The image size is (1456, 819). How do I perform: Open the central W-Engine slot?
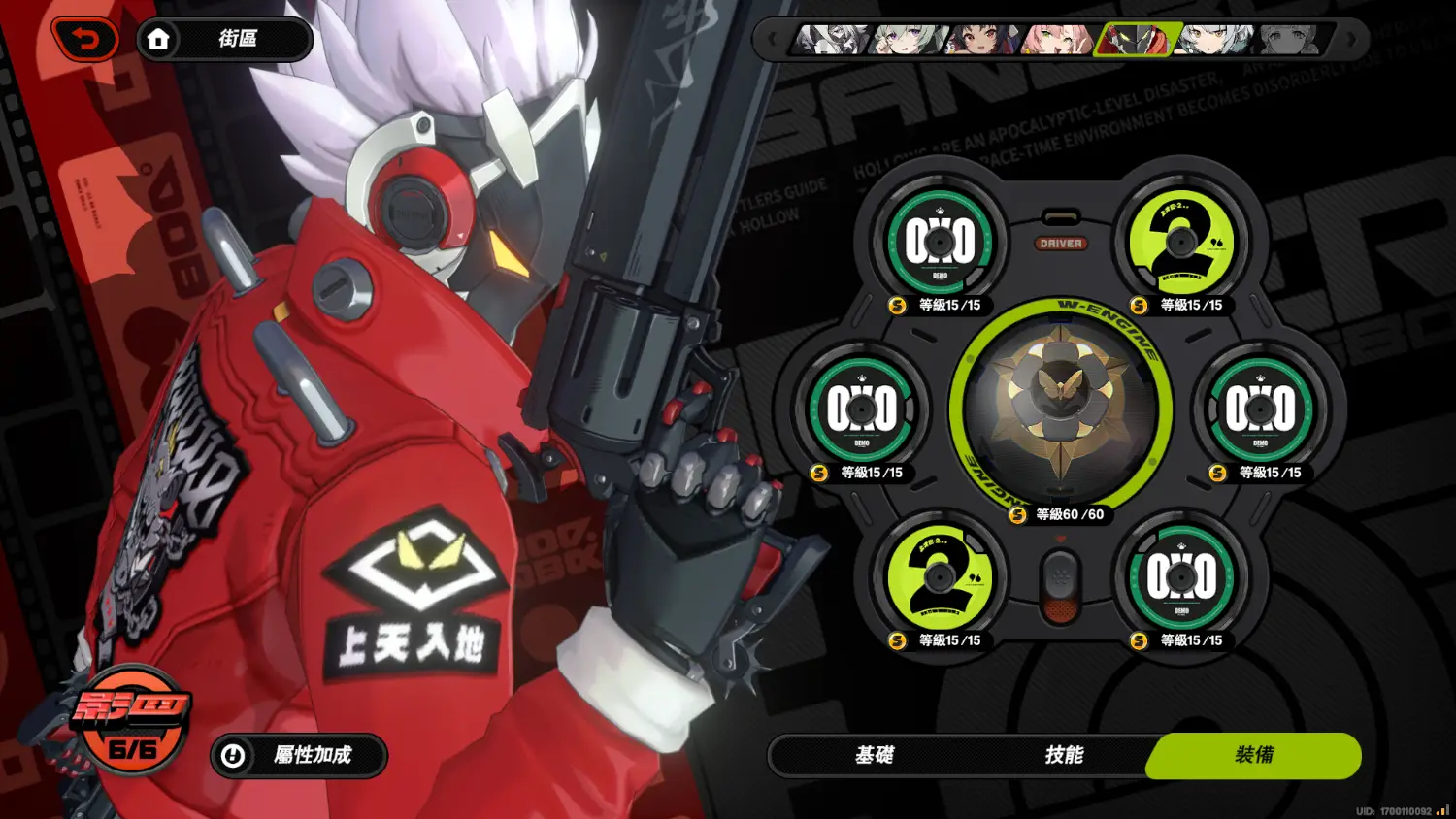click(x=1060, y=409)
